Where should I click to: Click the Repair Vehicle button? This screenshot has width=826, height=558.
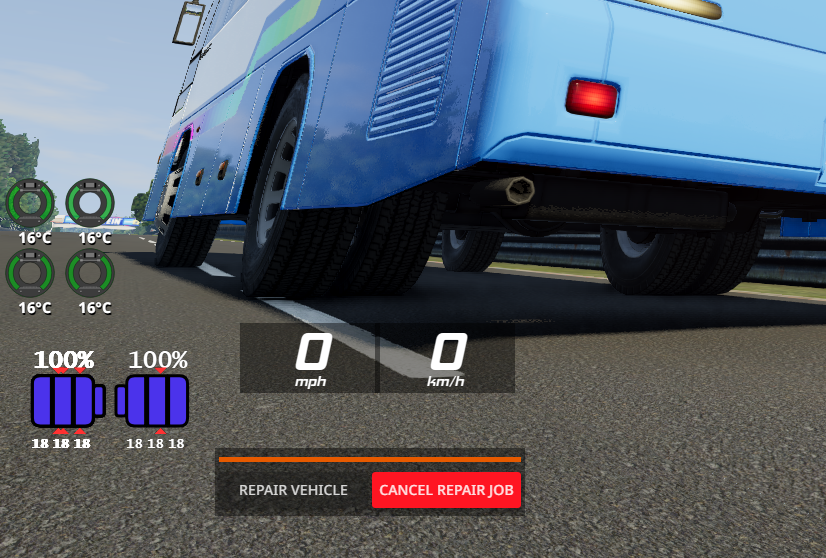(293, 490)
